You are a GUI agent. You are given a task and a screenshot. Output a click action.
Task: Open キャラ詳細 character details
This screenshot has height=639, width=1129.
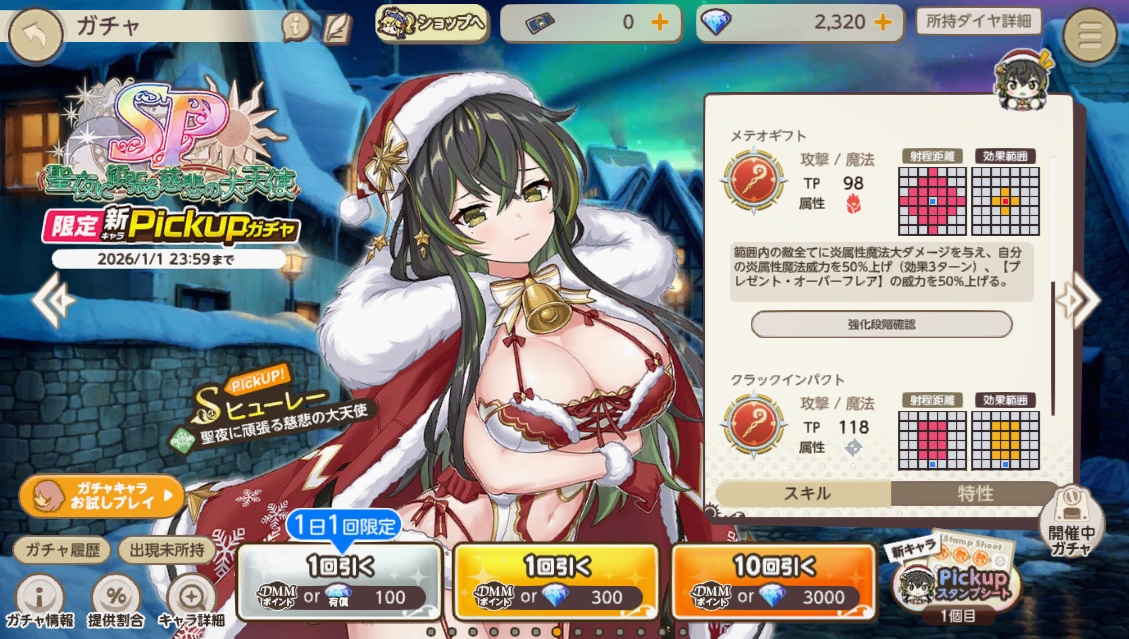coord(190,601)
